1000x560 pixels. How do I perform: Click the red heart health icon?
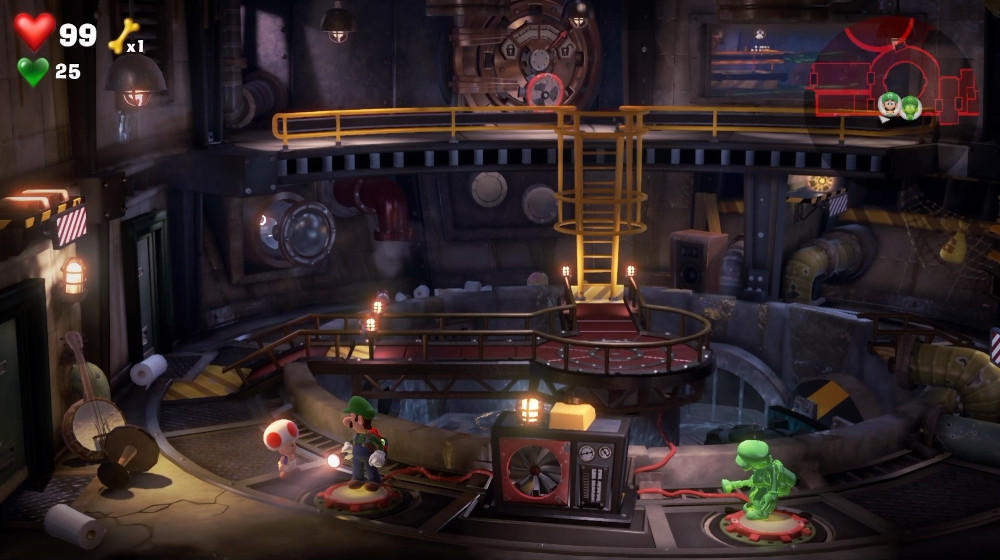click(x=35, y=31)
